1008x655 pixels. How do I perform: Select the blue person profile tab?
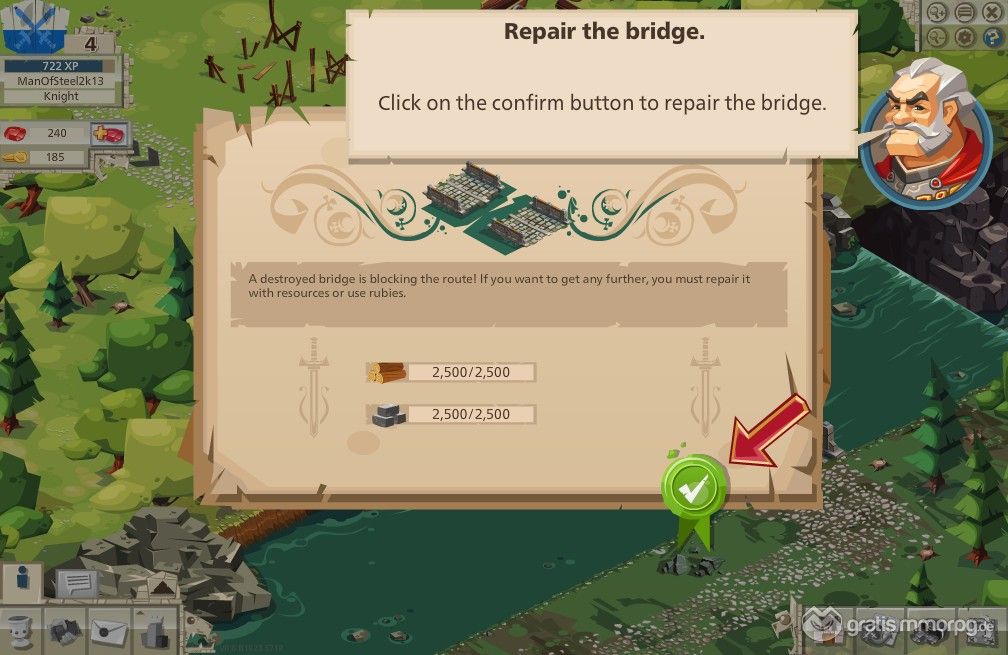pyautogui.click(x=22, y=580)
